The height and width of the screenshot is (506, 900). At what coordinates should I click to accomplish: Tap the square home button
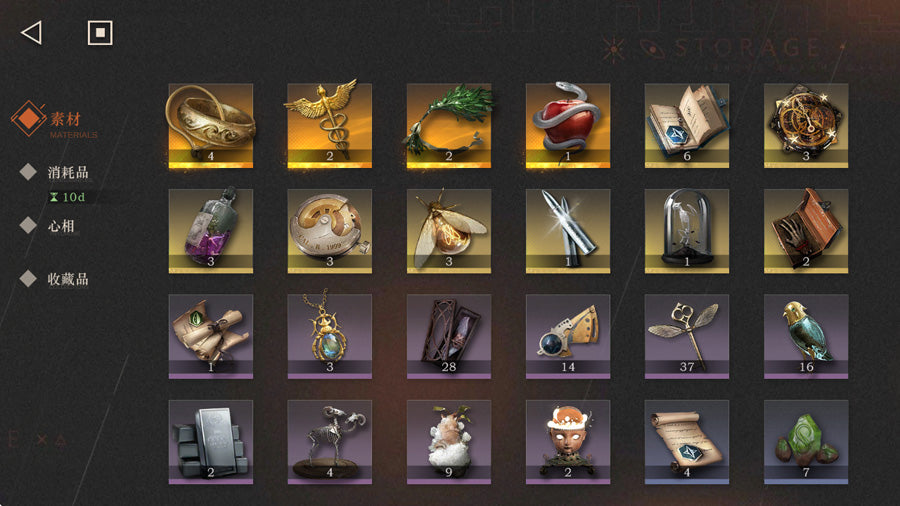click(x=100, y=33)
